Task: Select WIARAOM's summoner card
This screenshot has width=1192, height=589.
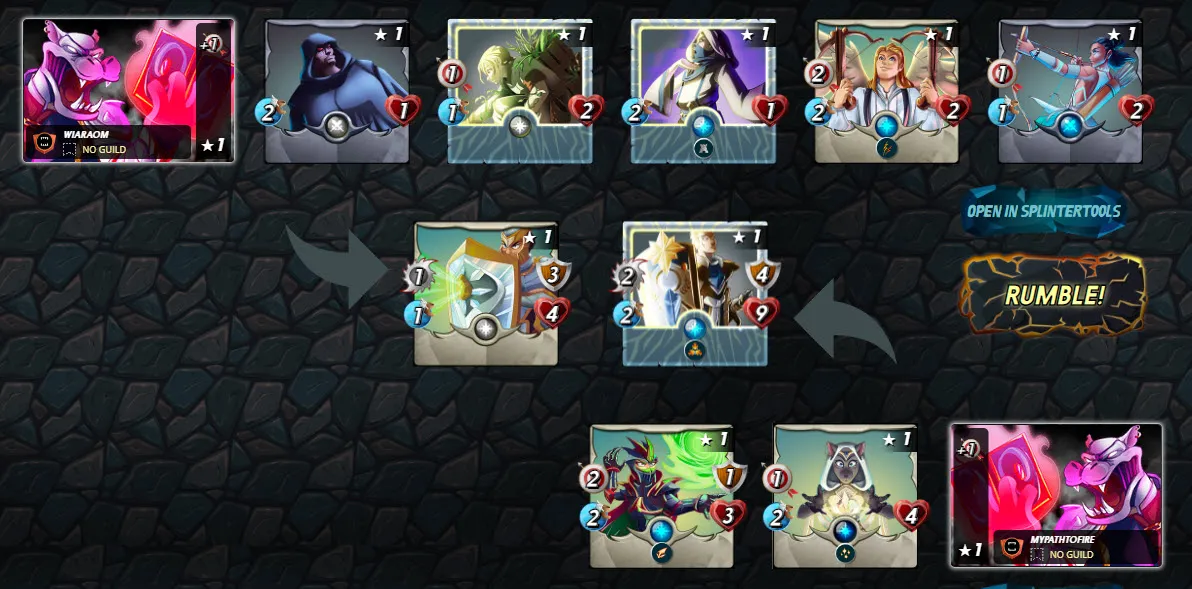Action: (x=129, y=90)
